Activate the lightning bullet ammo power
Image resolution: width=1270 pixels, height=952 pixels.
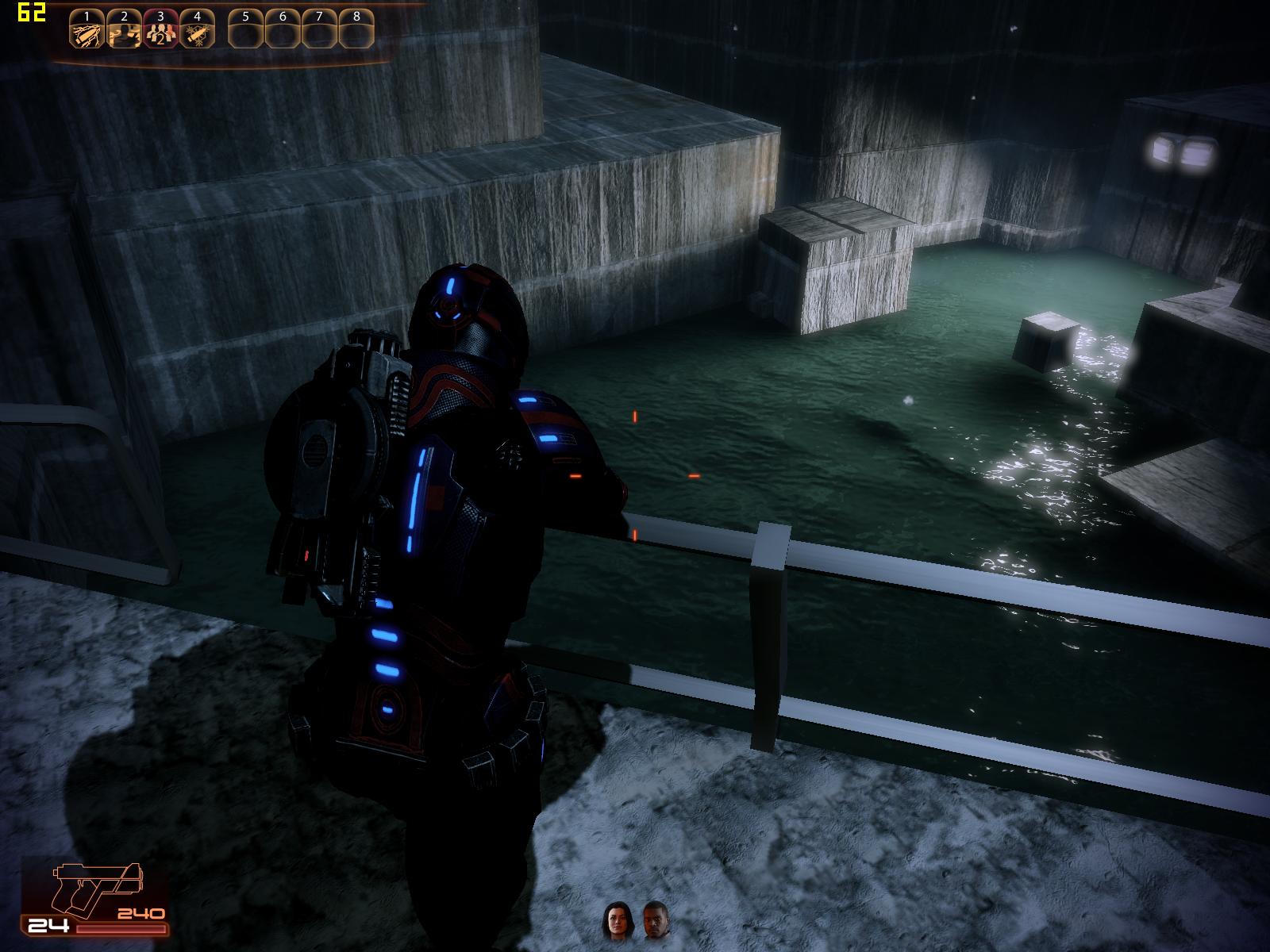pyautogui.click(x=87, y=30)
